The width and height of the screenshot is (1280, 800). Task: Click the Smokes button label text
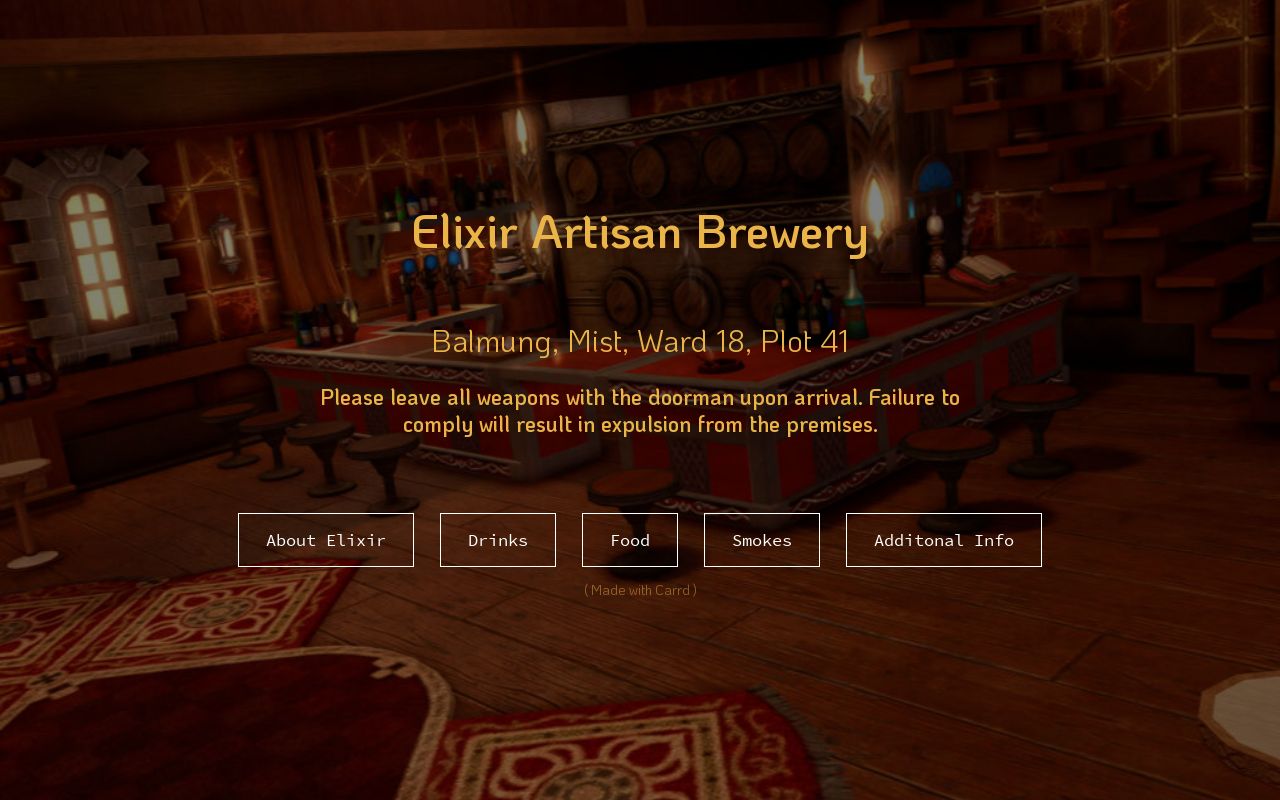point(762,540)
